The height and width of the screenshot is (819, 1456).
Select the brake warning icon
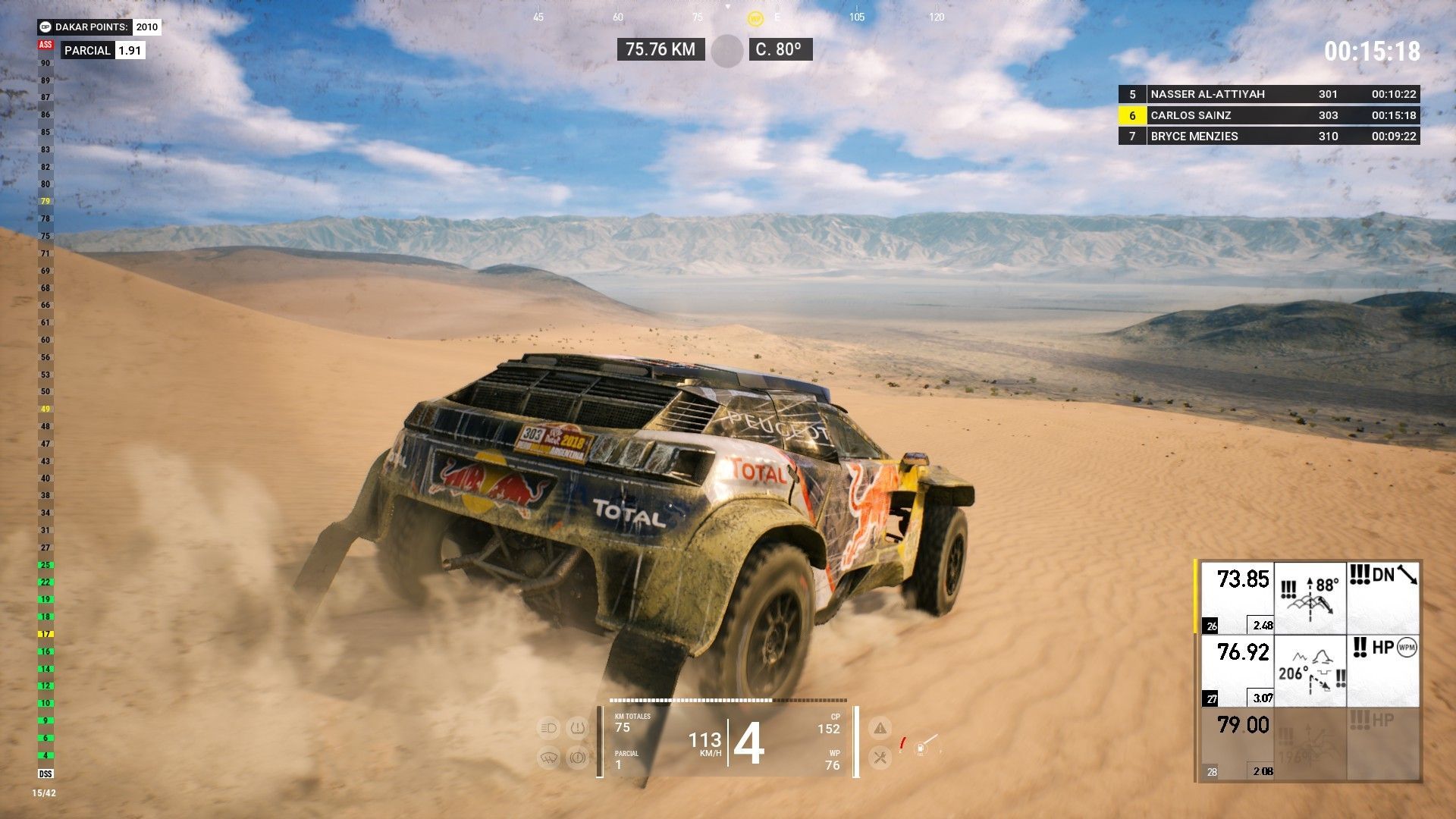click(x=578, y=758)
